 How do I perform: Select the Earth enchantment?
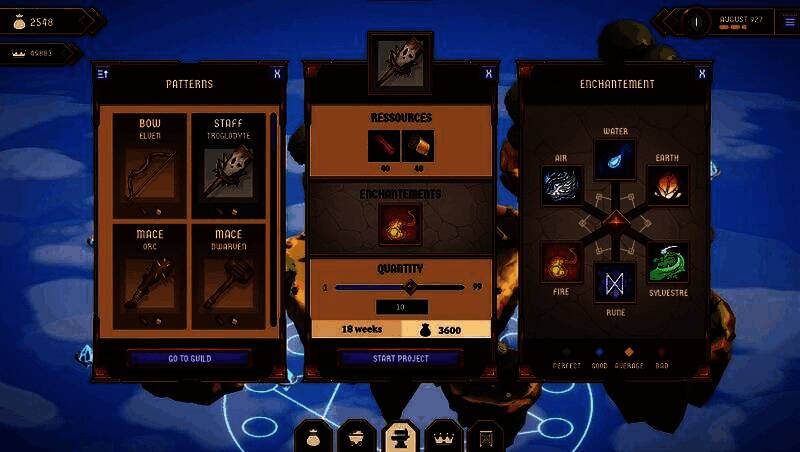(666, 186)
